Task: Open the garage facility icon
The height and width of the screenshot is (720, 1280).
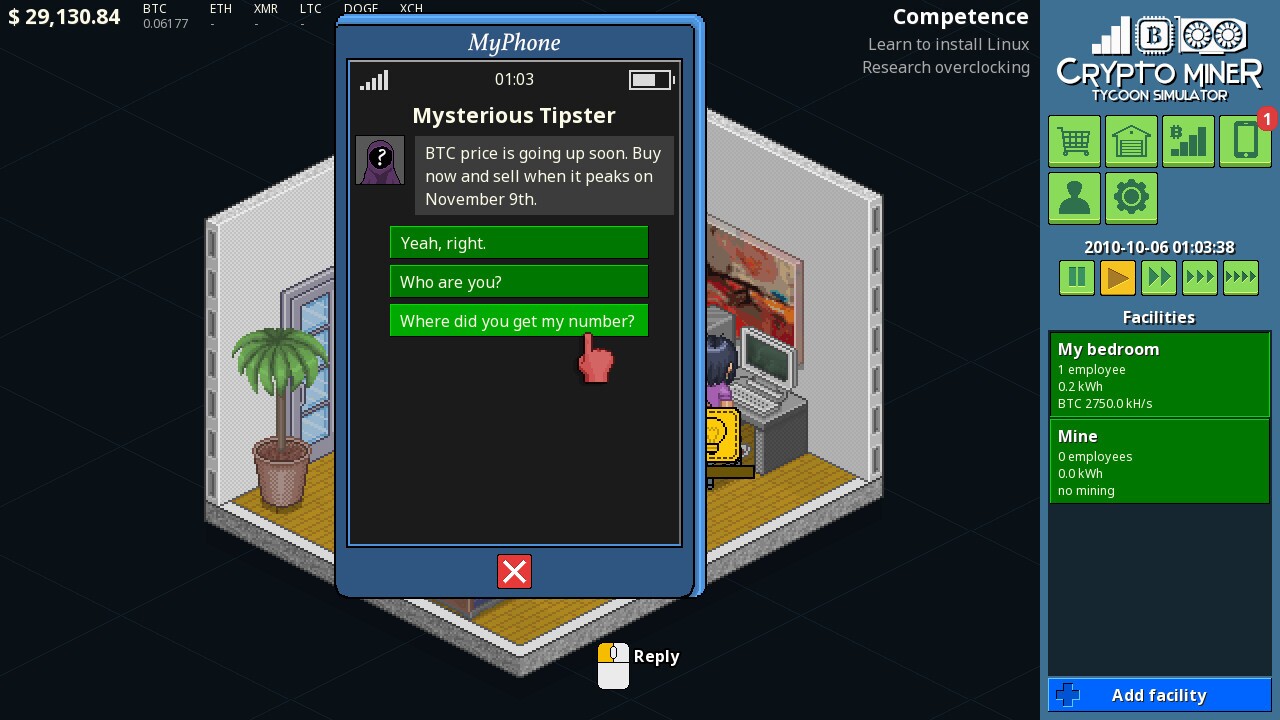Action: 1131,141
